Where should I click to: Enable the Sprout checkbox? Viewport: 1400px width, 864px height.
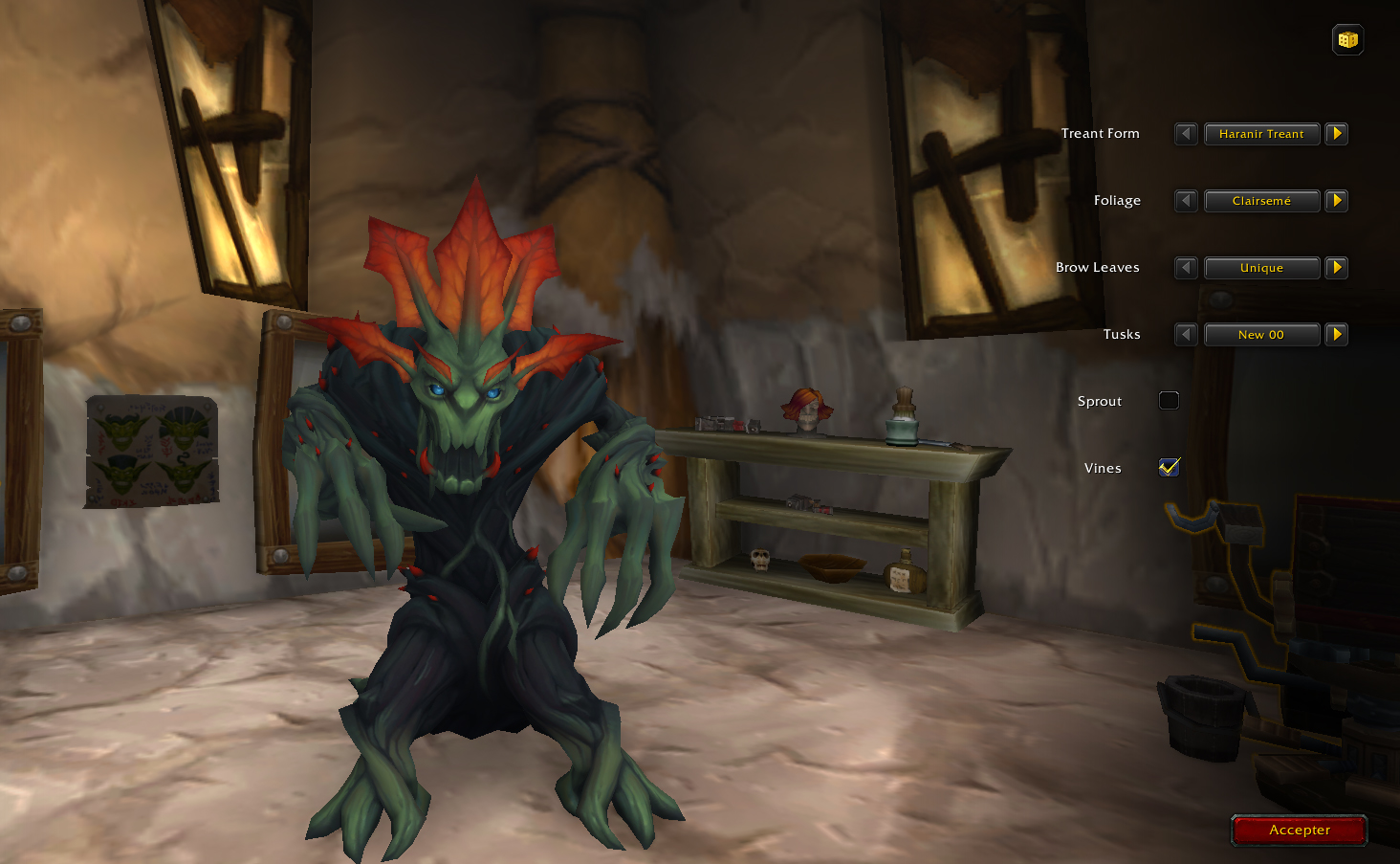click(x=1169, y=401)
